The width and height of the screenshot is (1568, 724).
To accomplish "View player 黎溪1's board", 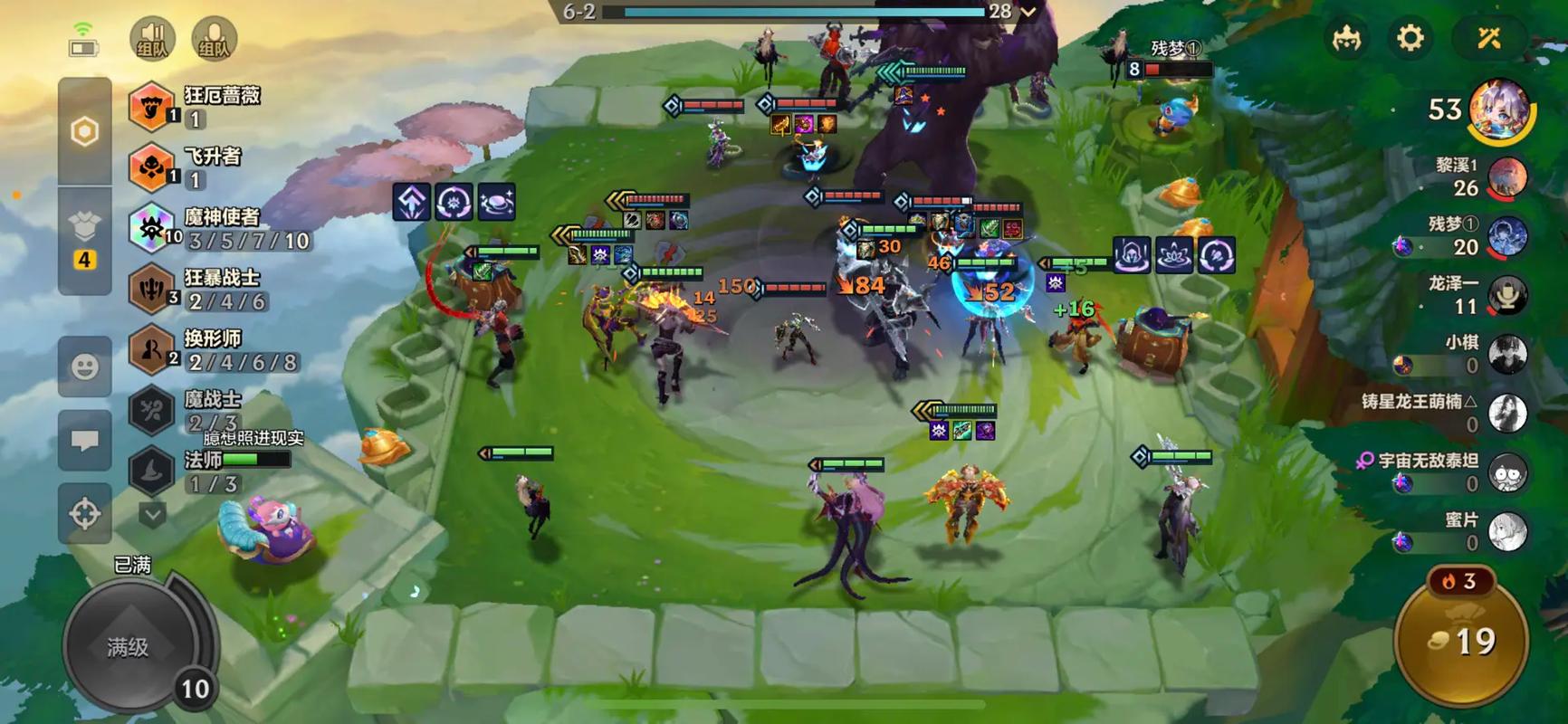I will [1506, 177].
